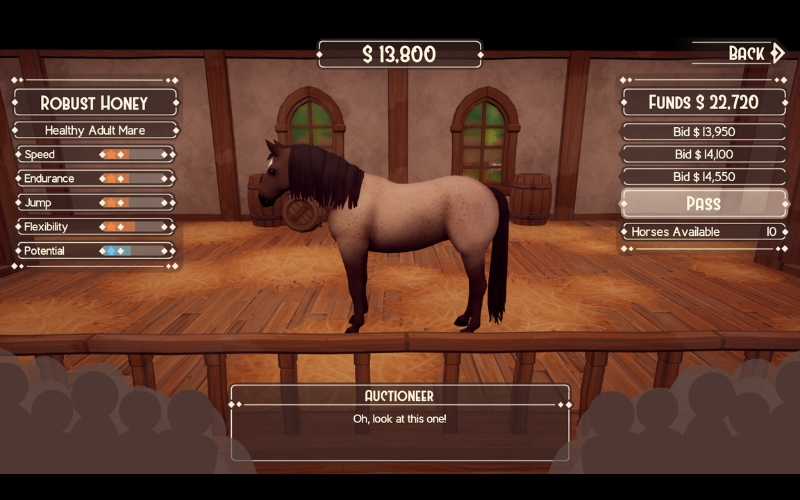This screenshot has height=500, width=800.
Task: Bid $14,100 on this horse
Action: pos(704,154)
